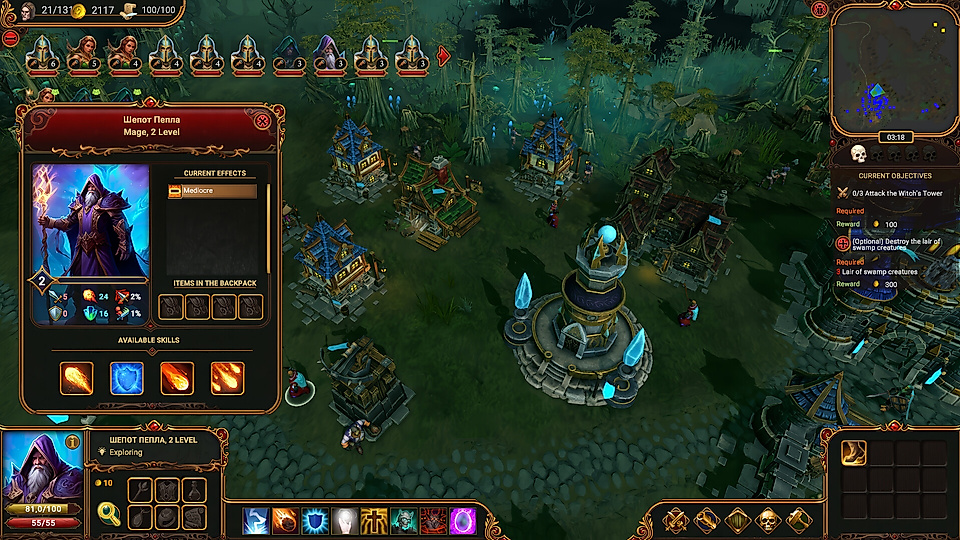Click the Mediocre effect entry
Screen dimensions: 960x540
[x=211, y=190]
